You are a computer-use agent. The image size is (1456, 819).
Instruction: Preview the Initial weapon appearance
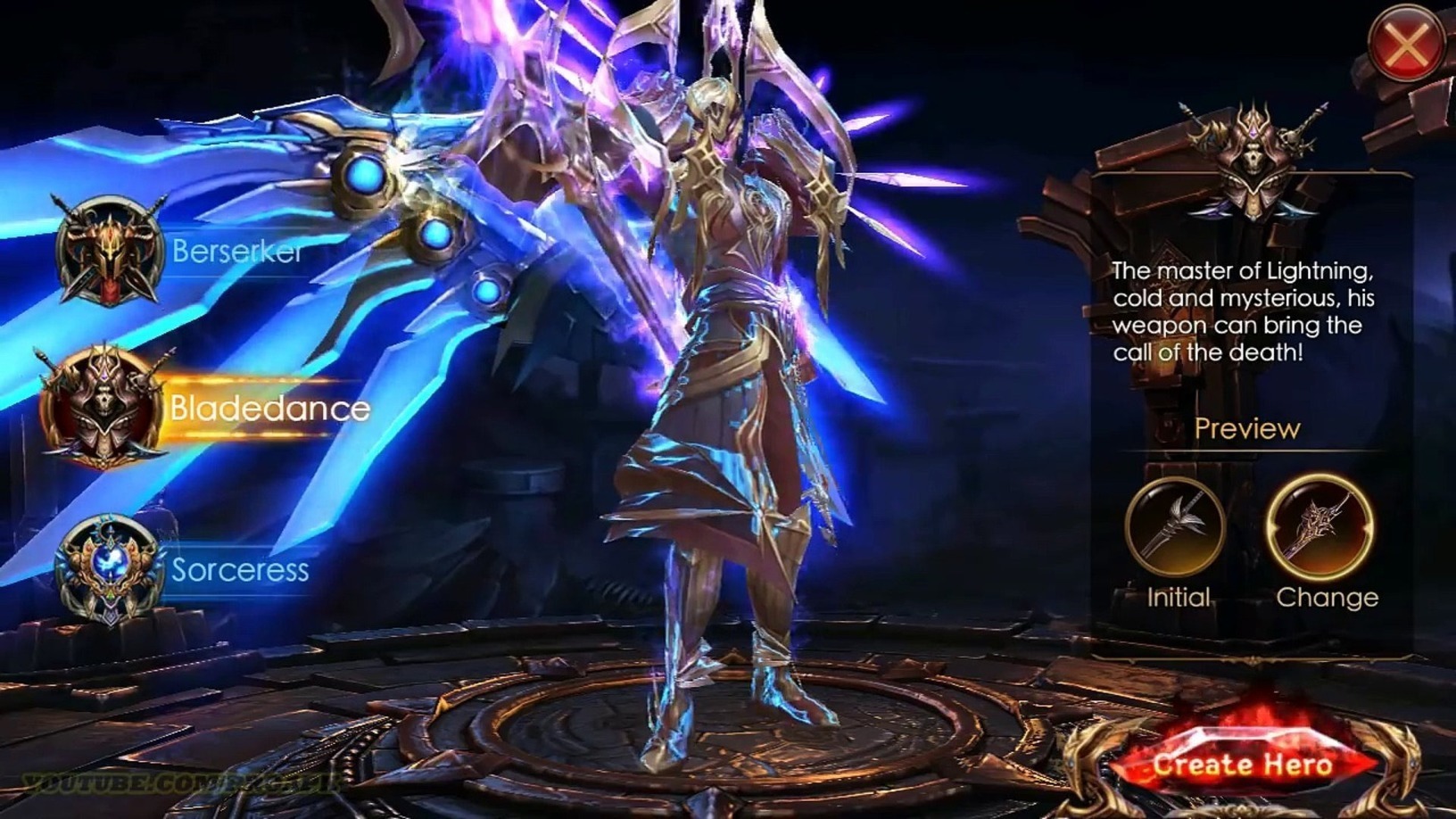(1176, 527)
